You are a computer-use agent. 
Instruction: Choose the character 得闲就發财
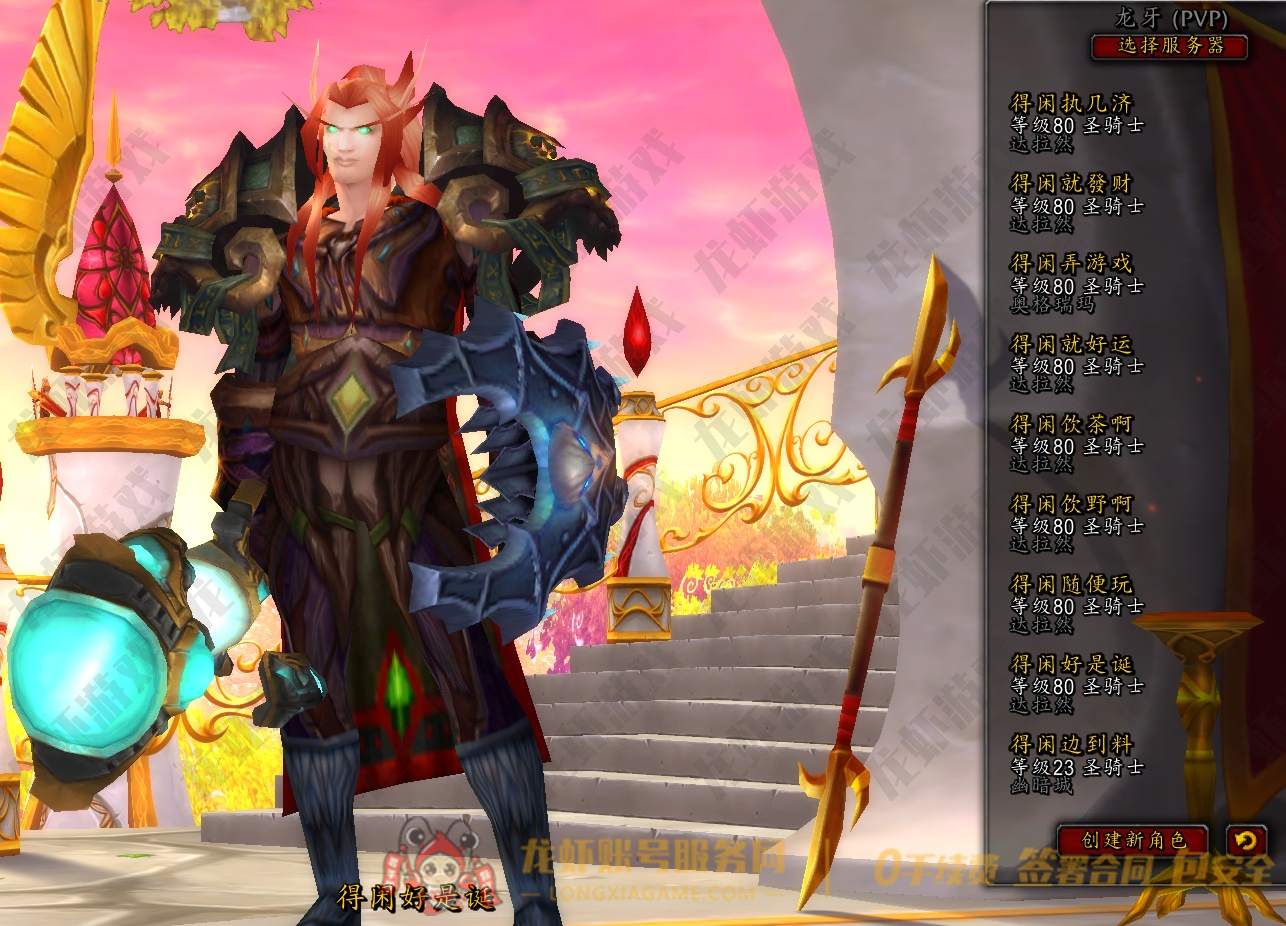pos(1076,203)
